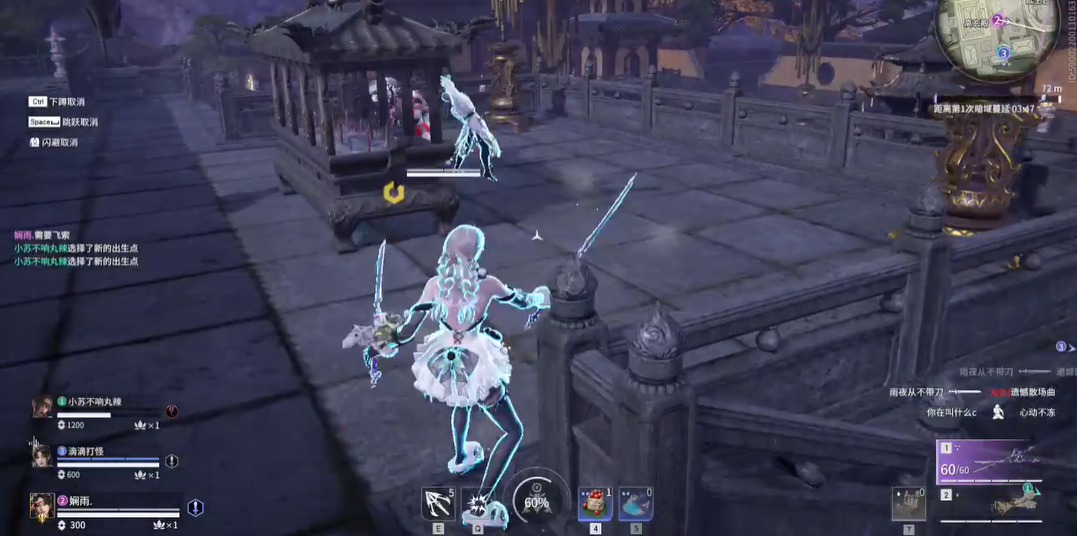Select the gauntlet item slot
The image size is (1077, 536).
(x=908, y=503)
